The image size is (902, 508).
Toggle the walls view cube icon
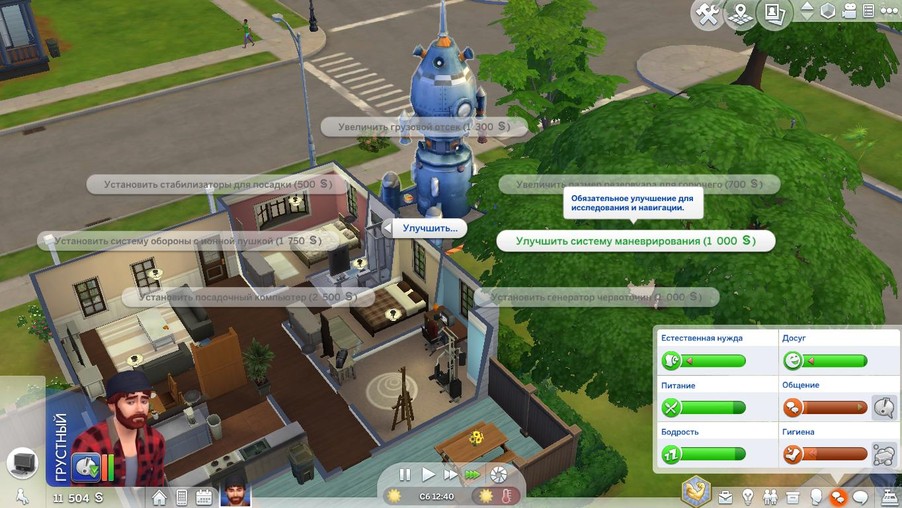pyautogui.click(x=827, y=12)
